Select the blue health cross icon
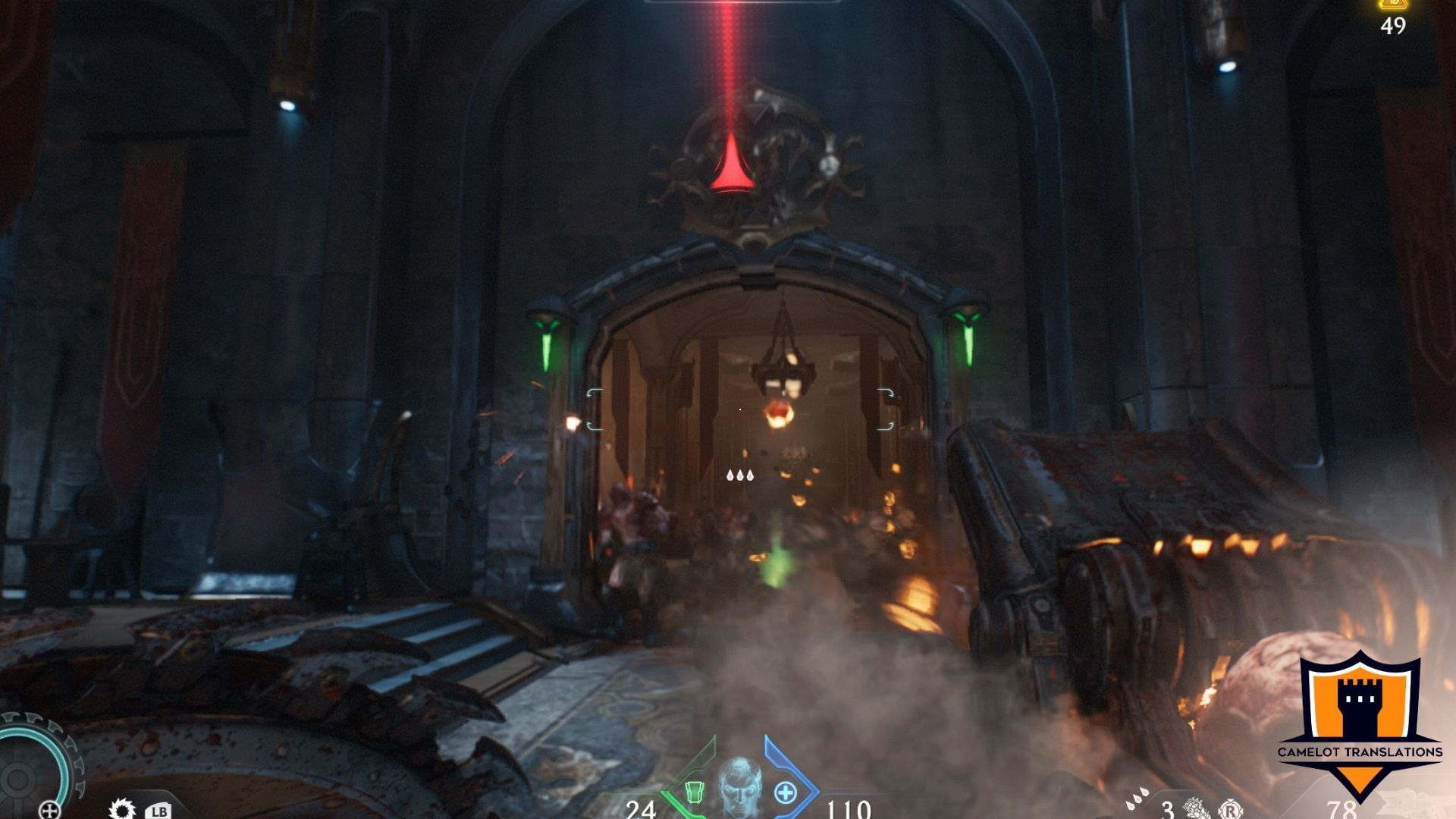The height and width of the screenshot is (819, 1456). pyautogui.click(x=786, y=793)
